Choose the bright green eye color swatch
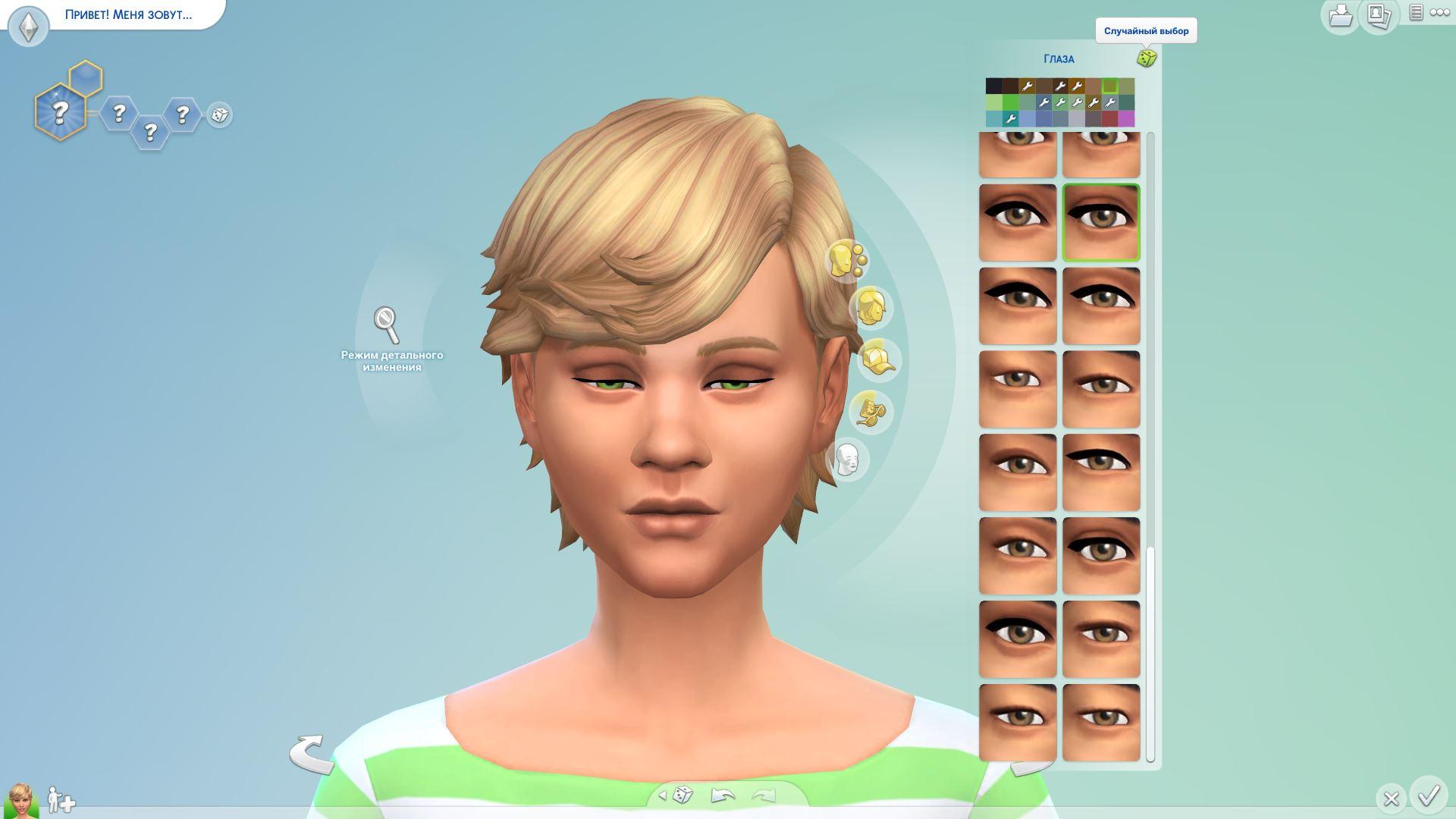 tap(1010, 102)
